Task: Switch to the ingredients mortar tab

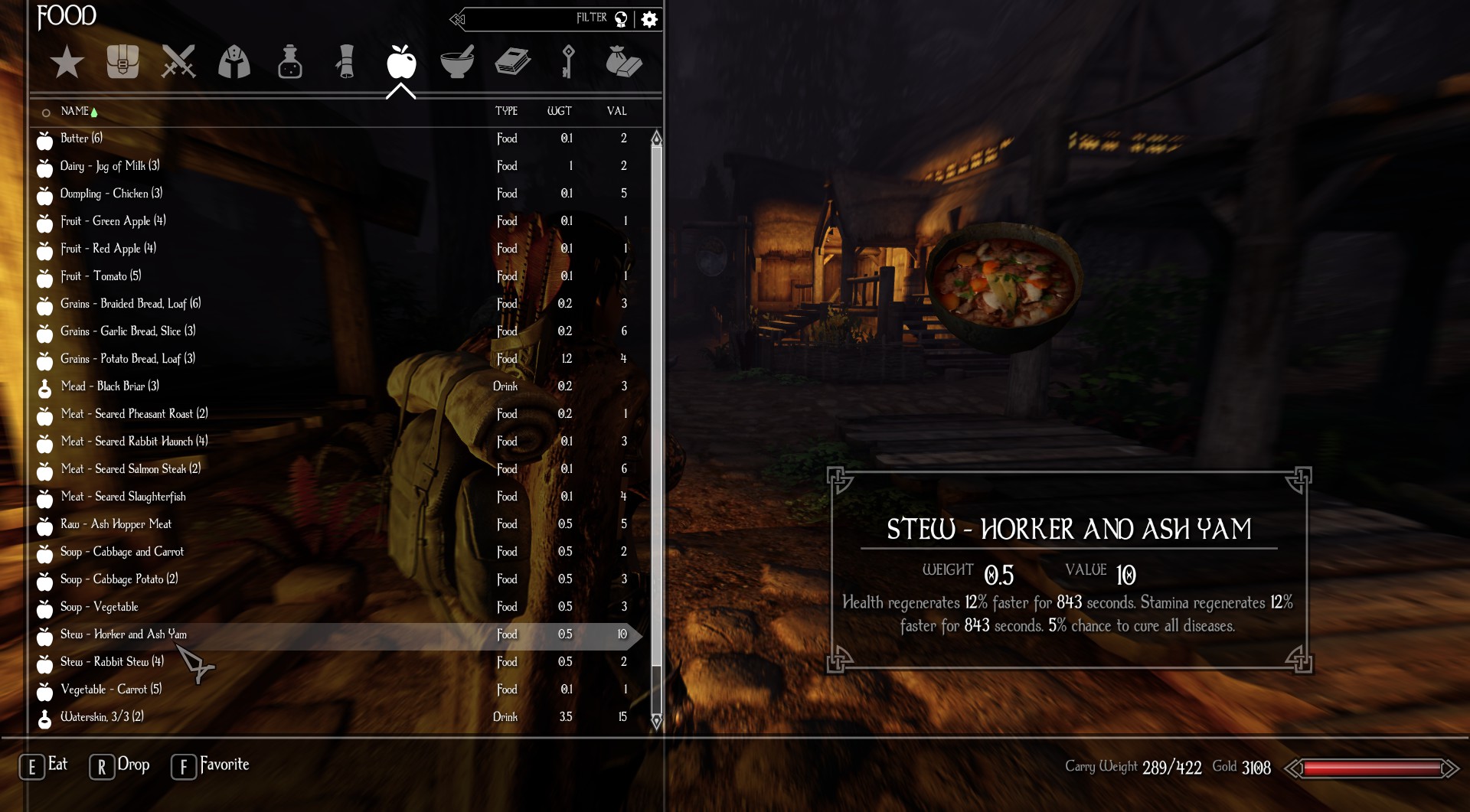Action: [457, 62]
